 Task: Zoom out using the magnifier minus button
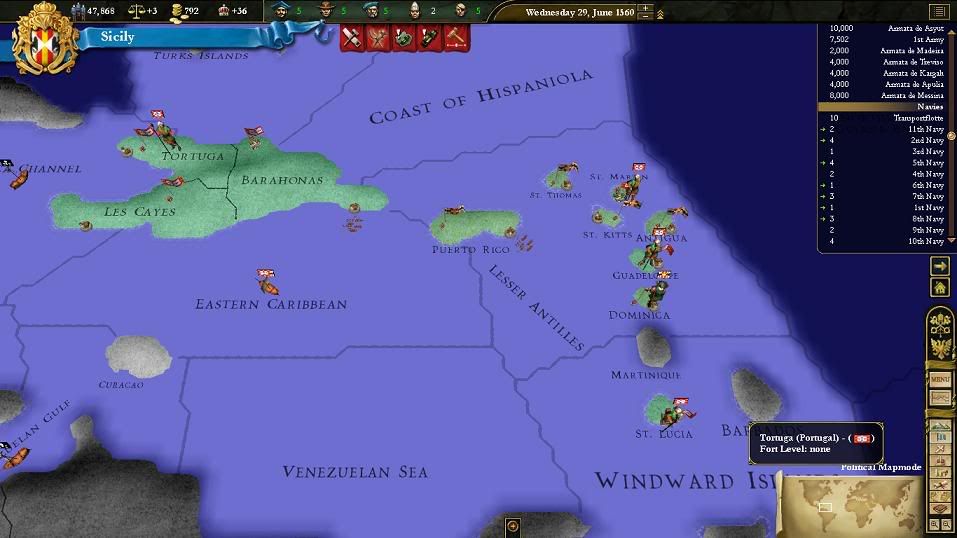[947, 523]
